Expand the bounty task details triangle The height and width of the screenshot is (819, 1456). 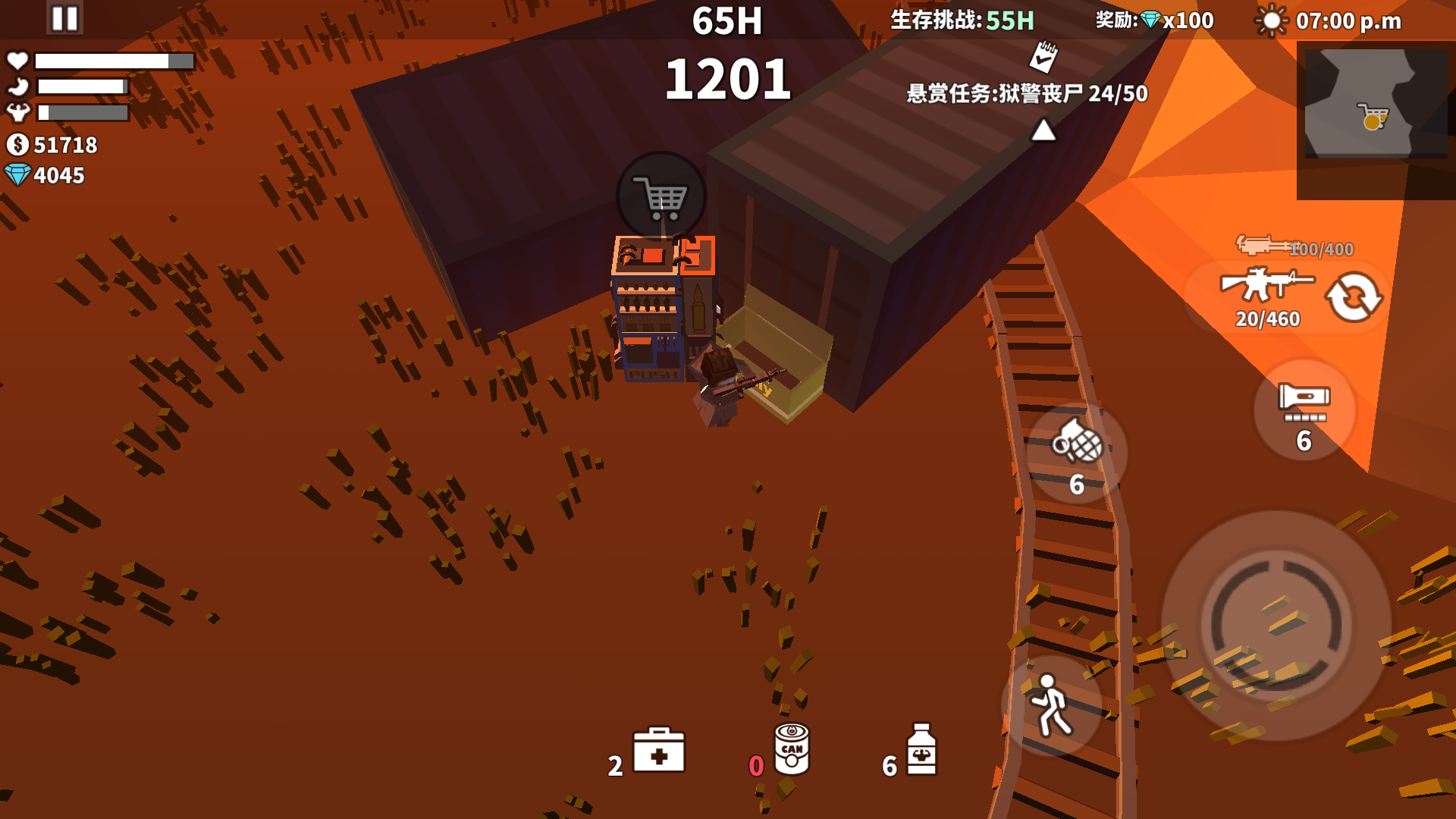pyautogui.click(x=1042, y=128)
